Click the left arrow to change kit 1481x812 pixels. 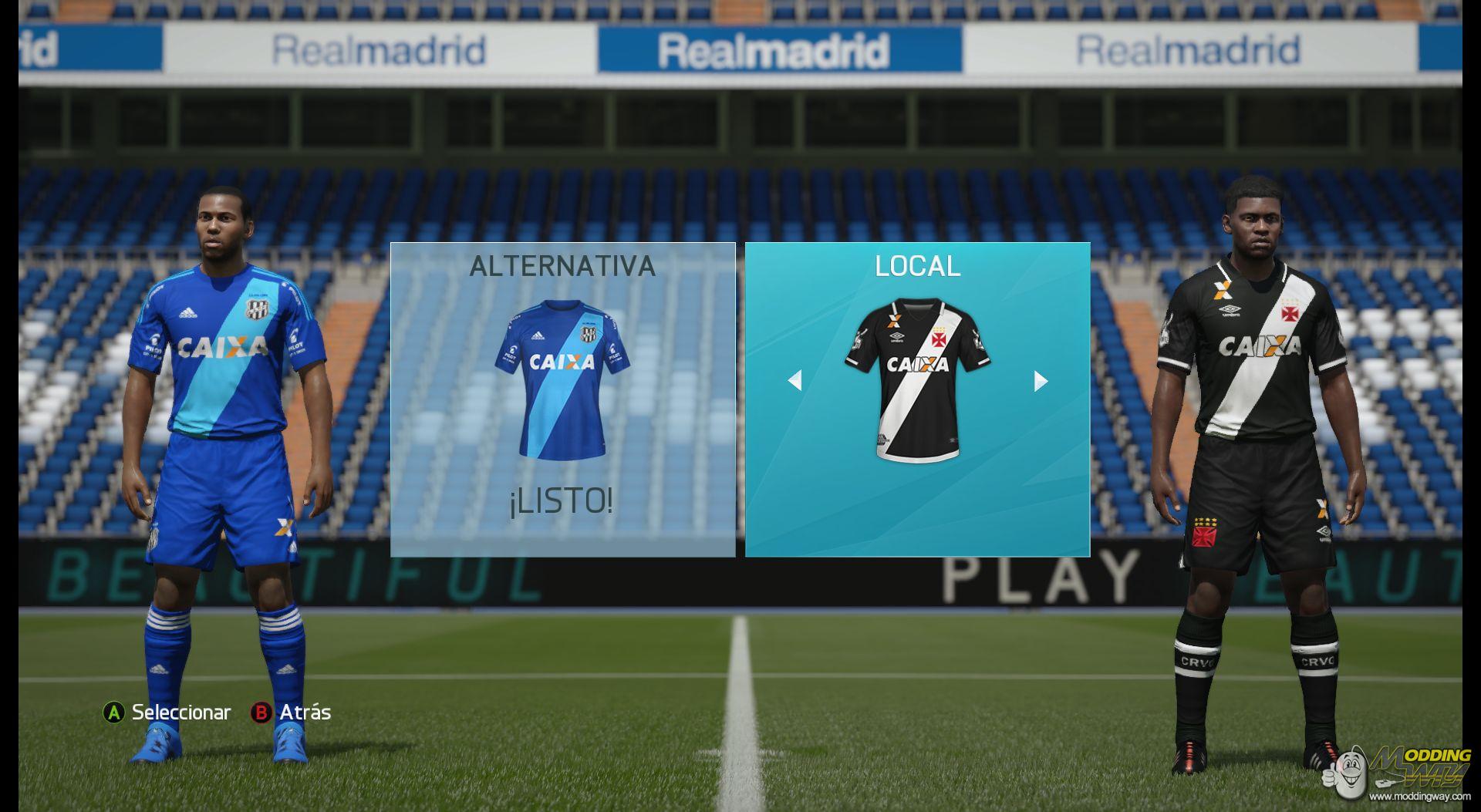[x=794, y=380]
